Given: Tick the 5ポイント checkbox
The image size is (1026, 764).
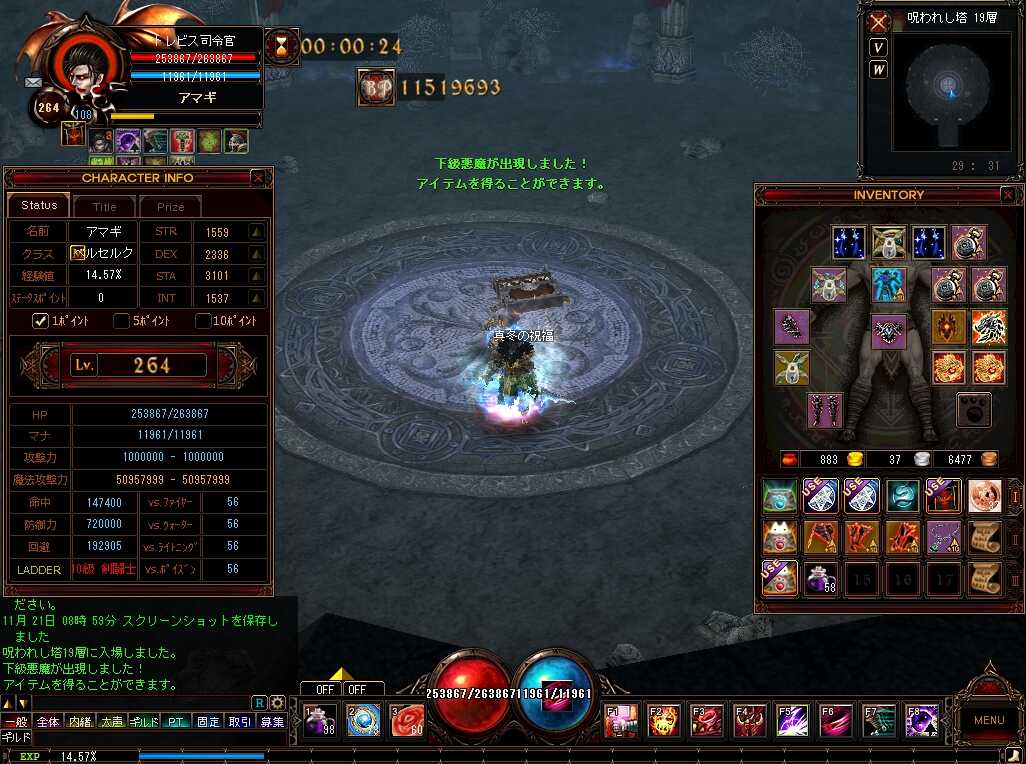Looking at the screenshot, I should tap(121, 321).
